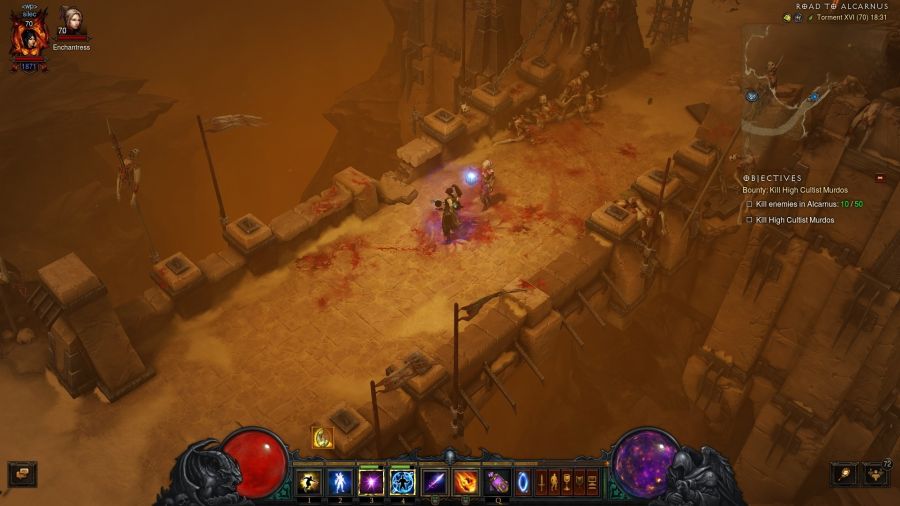Screen dimensions: 900x506
Task: Drink the purple potion in the Q slot
Action: [497, 483]
